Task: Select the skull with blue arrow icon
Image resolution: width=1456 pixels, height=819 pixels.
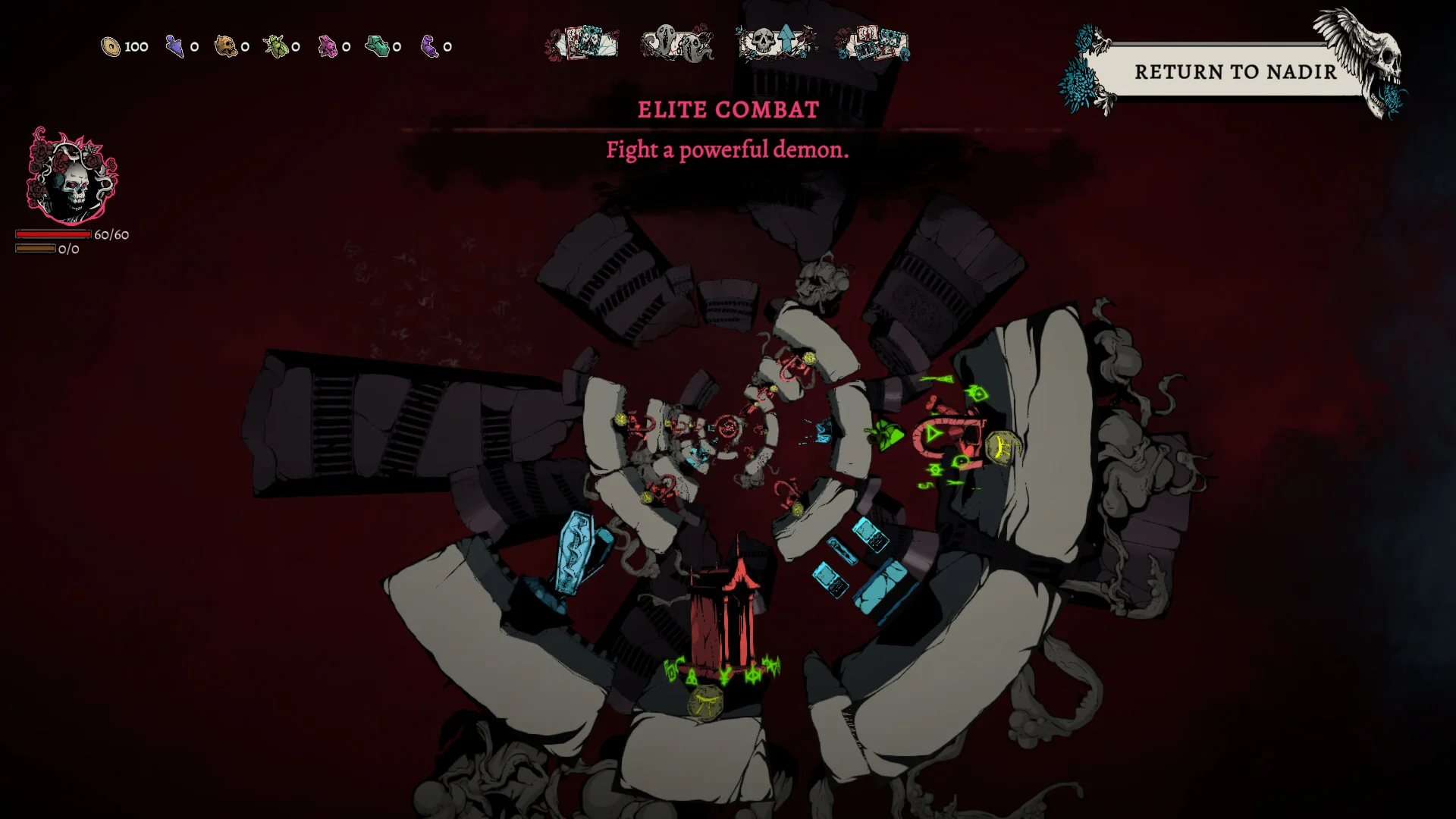Action: [777, 42]
